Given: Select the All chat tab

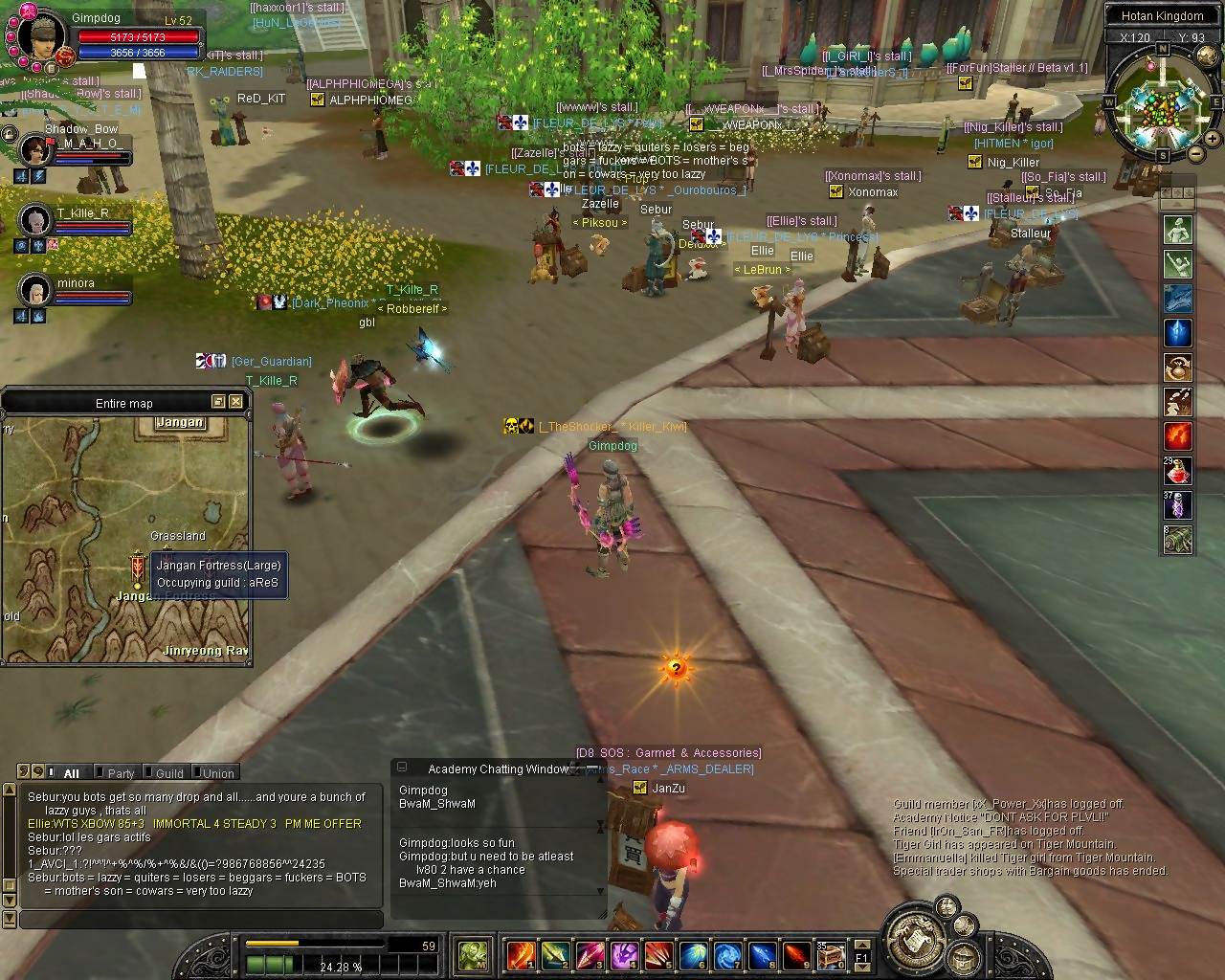Looking at the screenshot, I should click(70, 773).
